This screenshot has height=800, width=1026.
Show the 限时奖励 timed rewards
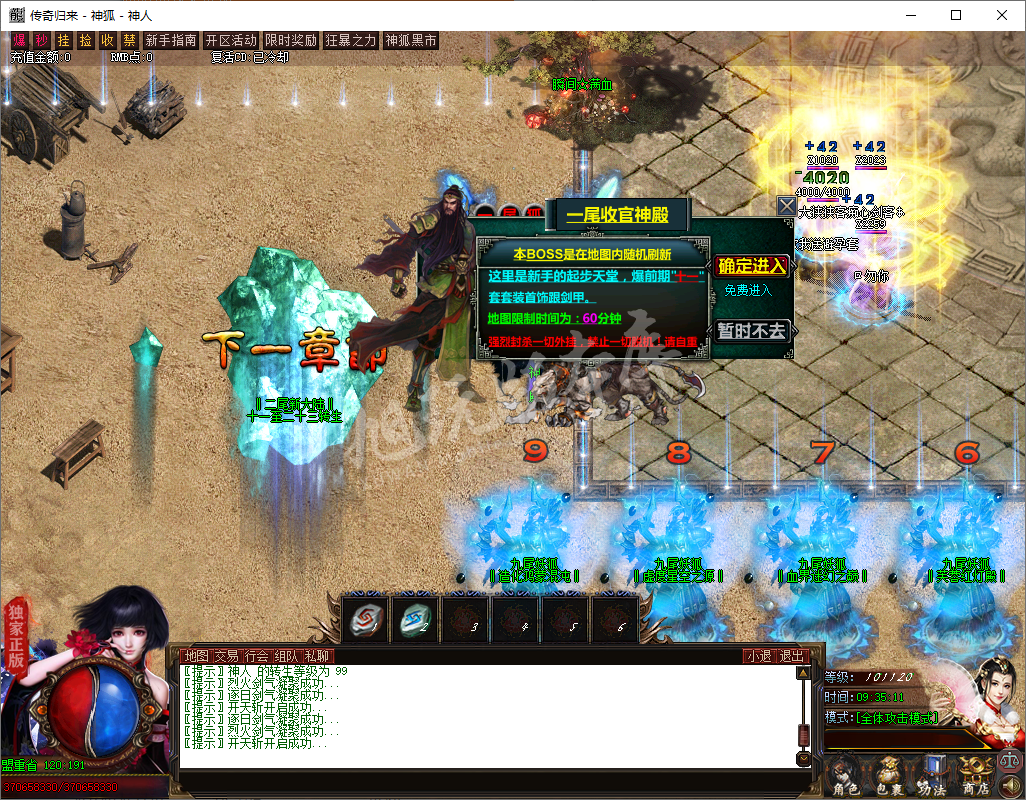pyautogui.click(x=291, y=41)
